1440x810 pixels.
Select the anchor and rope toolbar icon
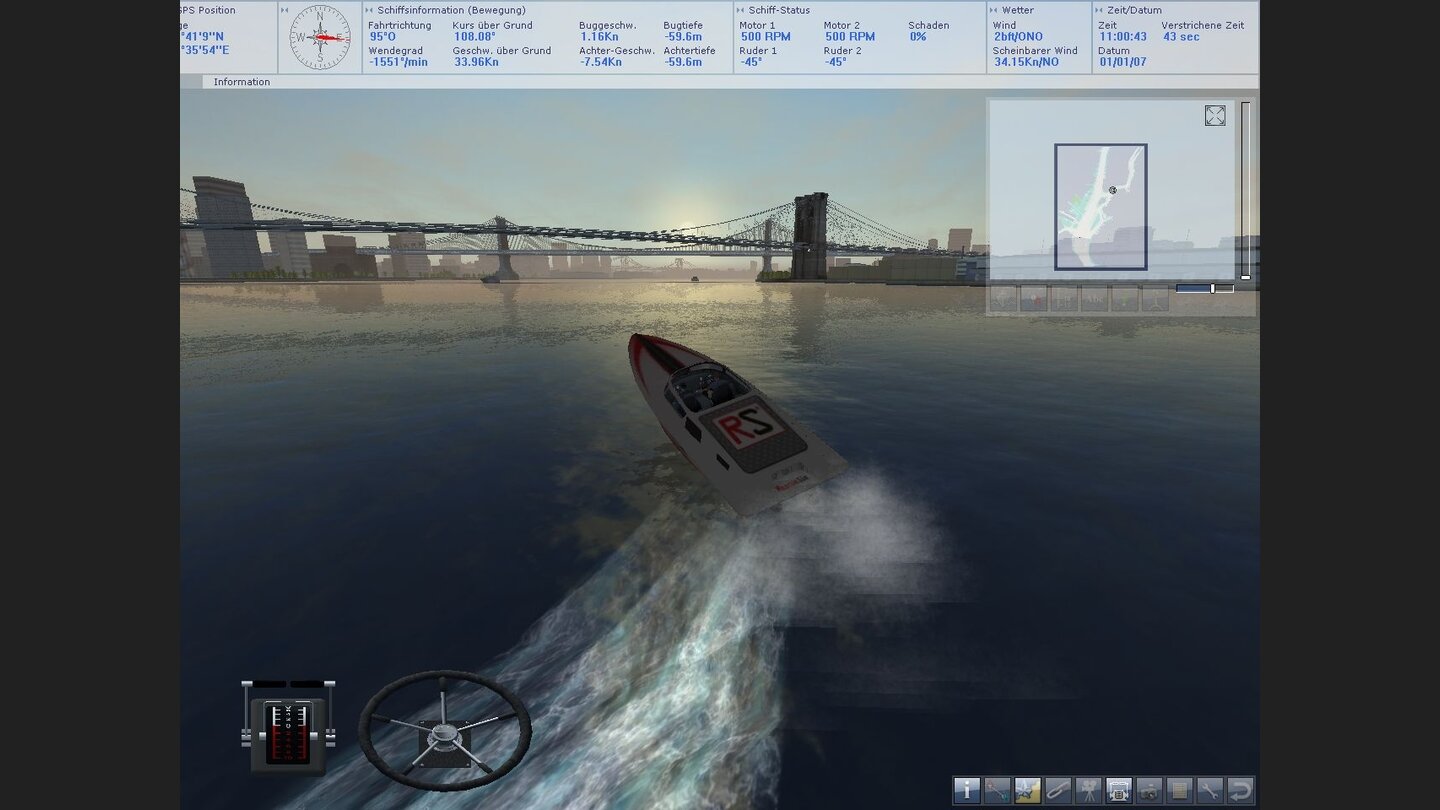tap(996, 791)
